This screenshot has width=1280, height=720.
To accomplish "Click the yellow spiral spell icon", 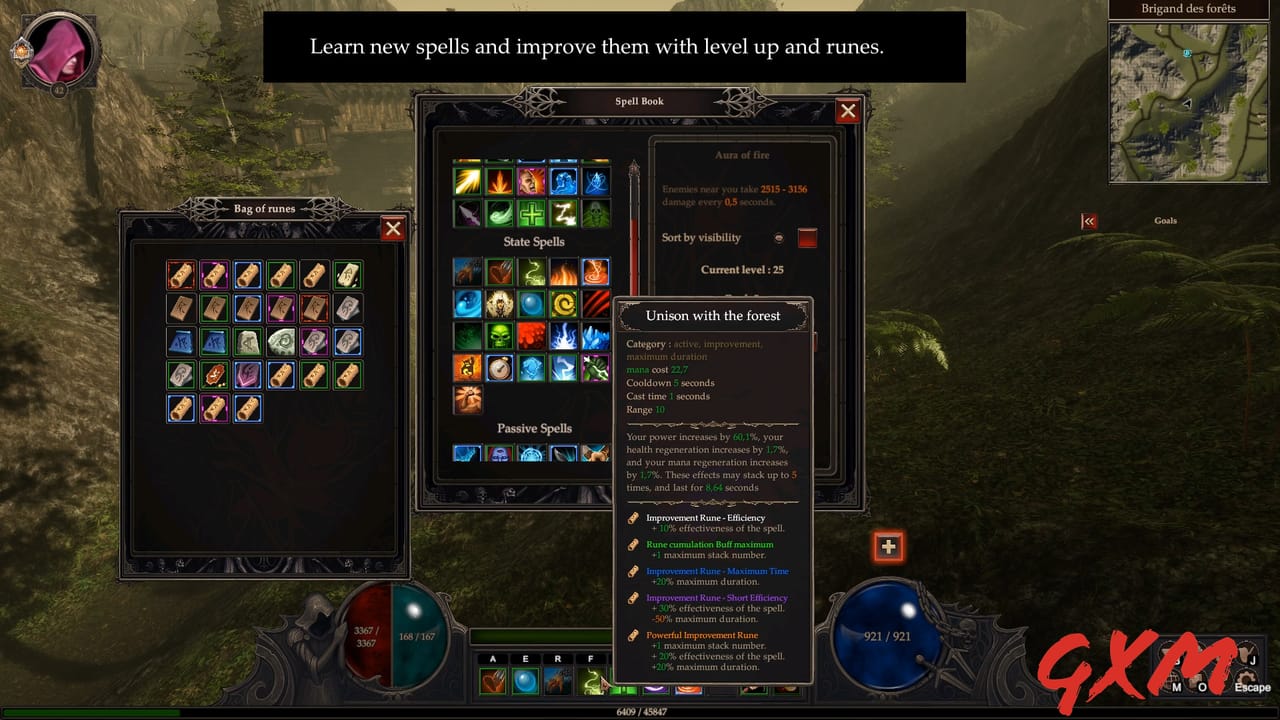I will tap(565, 304).
